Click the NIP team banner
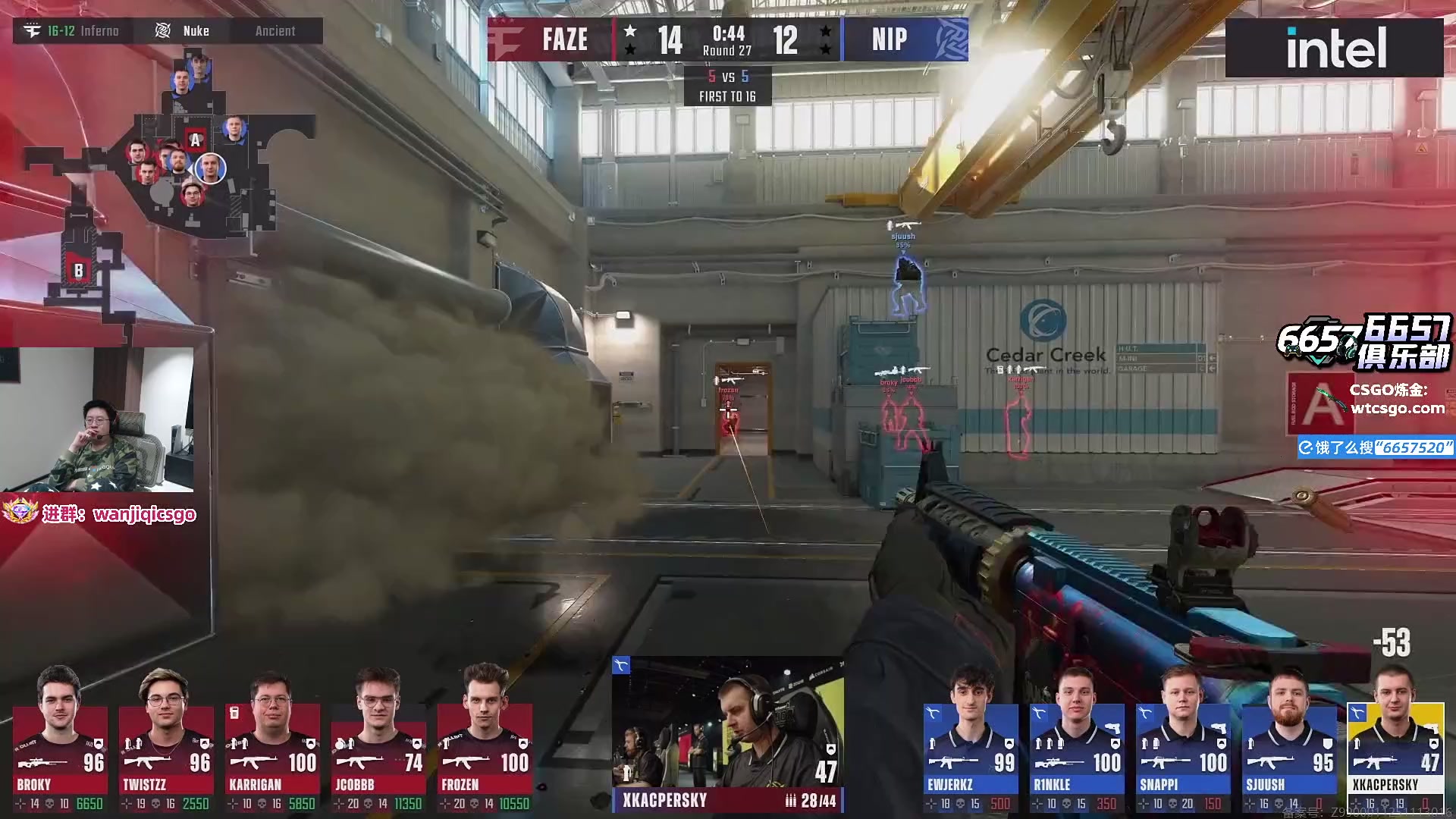Viewport: 1456px width, 819px height. coord(905,39)
